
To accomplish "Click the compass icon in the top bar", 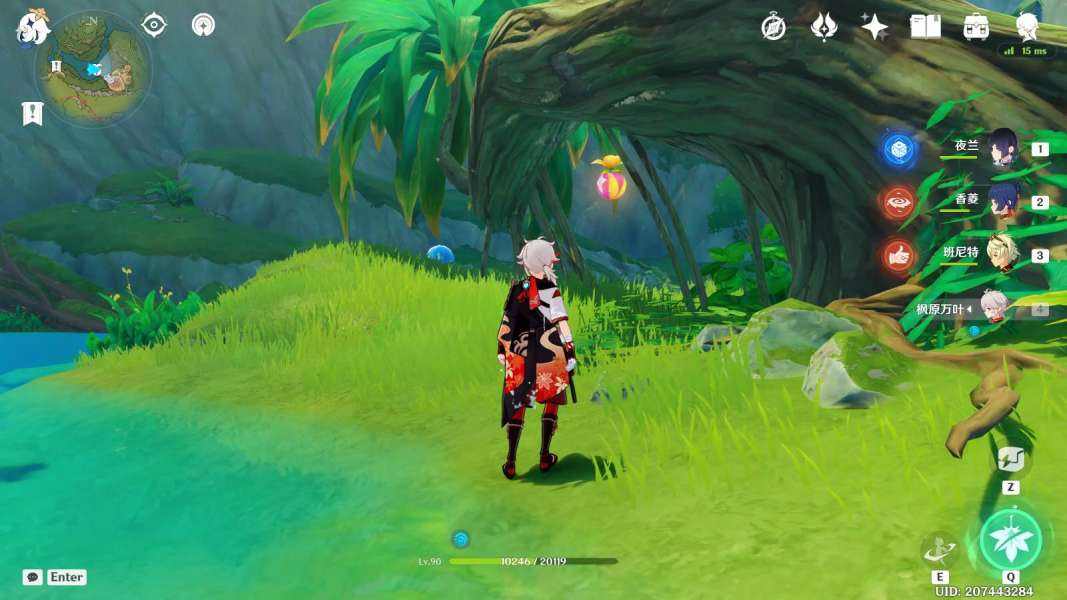I will click(x=773, y=27).
